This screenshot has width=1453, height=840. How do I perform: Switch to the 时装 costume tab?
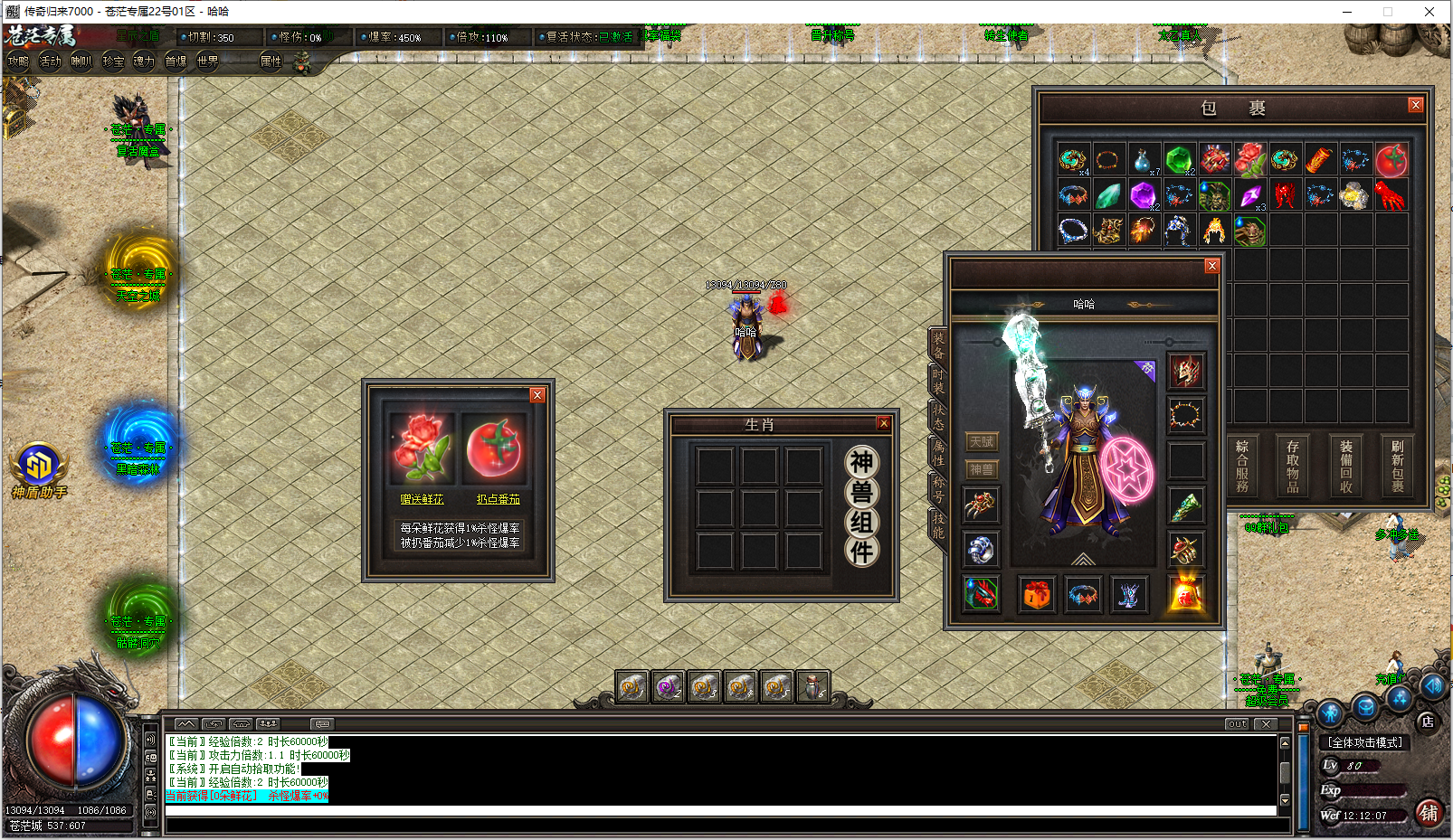[x=938, y=381]
